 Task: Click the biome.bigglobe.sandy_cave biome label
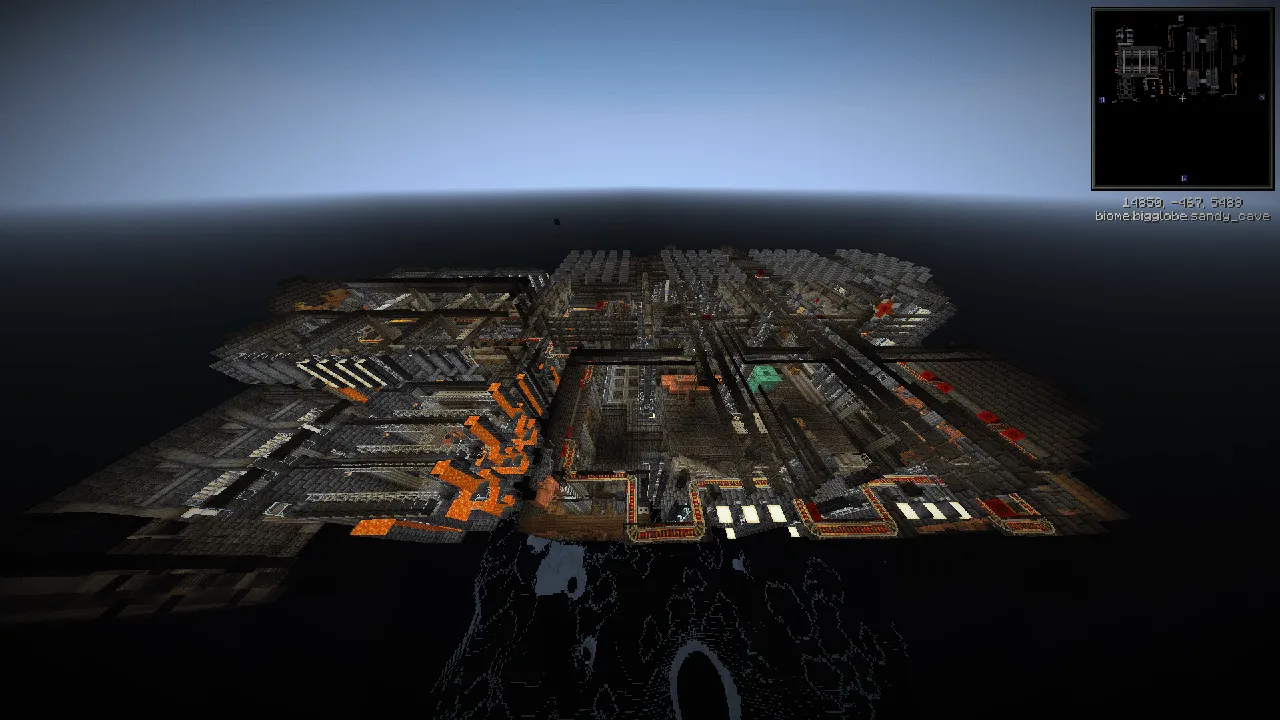pyautogui.click(x=1183, y=215)
